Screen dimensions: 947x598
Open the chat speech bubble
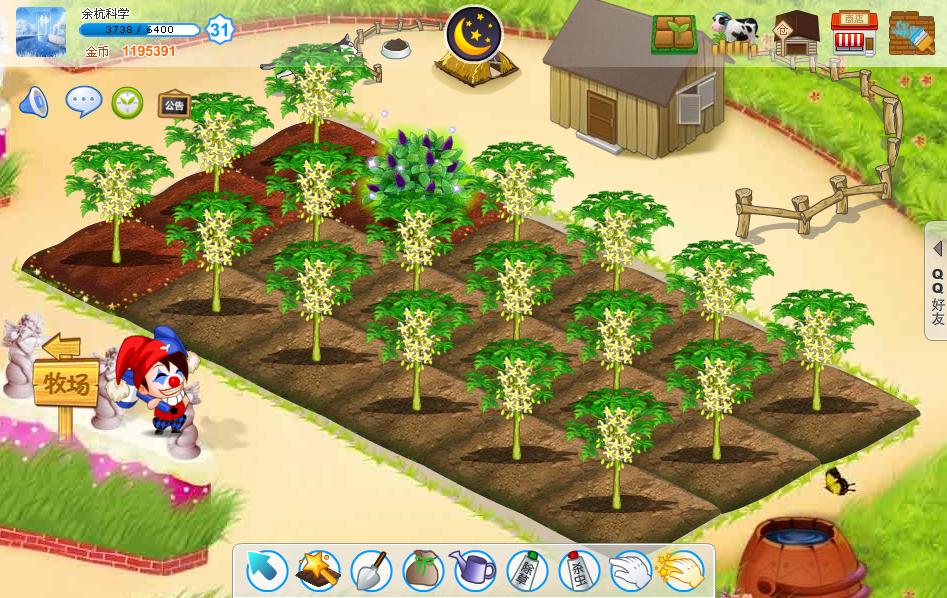click(x=83, y=101)
